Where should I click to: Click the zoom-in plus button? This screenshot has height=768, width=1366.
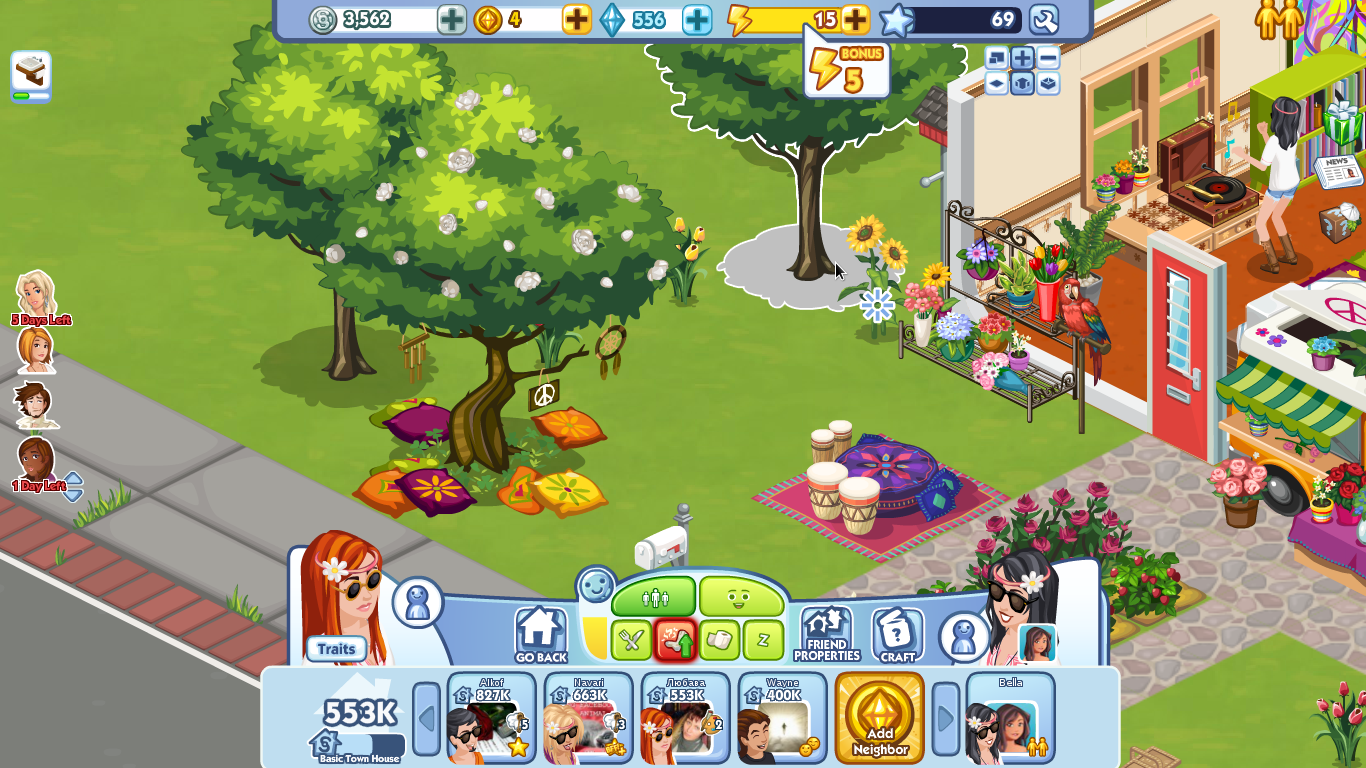(1022, 57)
